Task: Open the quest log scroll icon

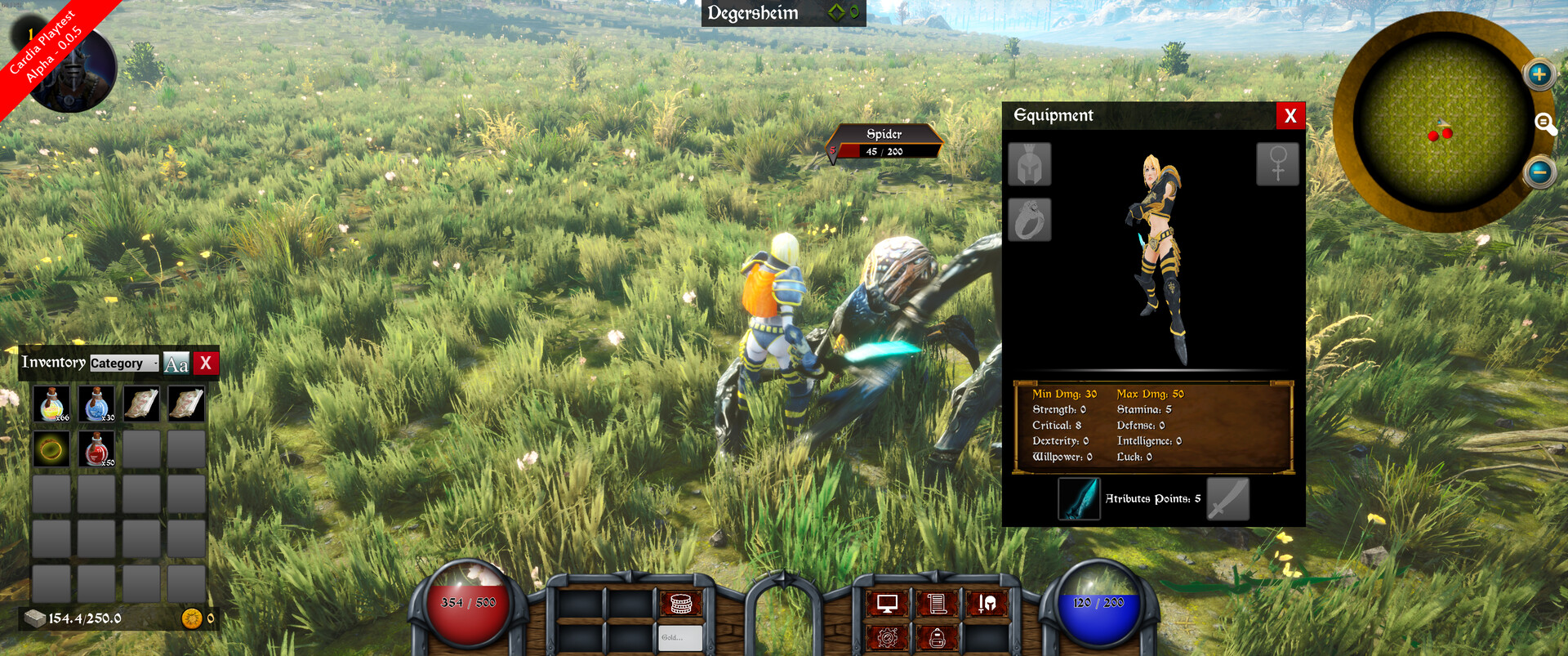Action: pos(938,604)
